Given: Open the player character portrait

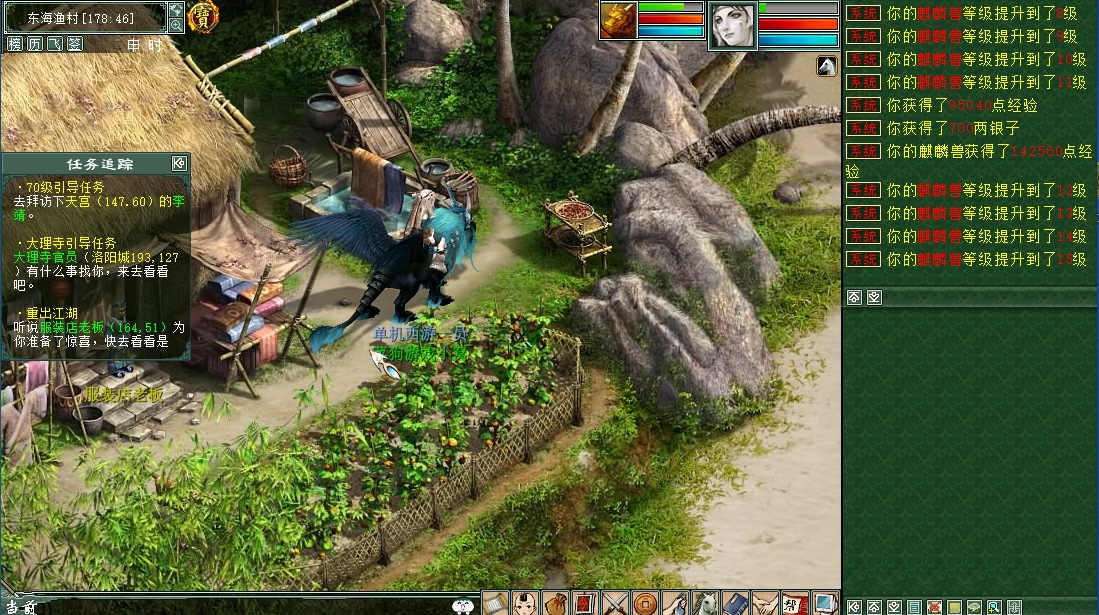Looking at the screenshot, I should coord(732,25).
